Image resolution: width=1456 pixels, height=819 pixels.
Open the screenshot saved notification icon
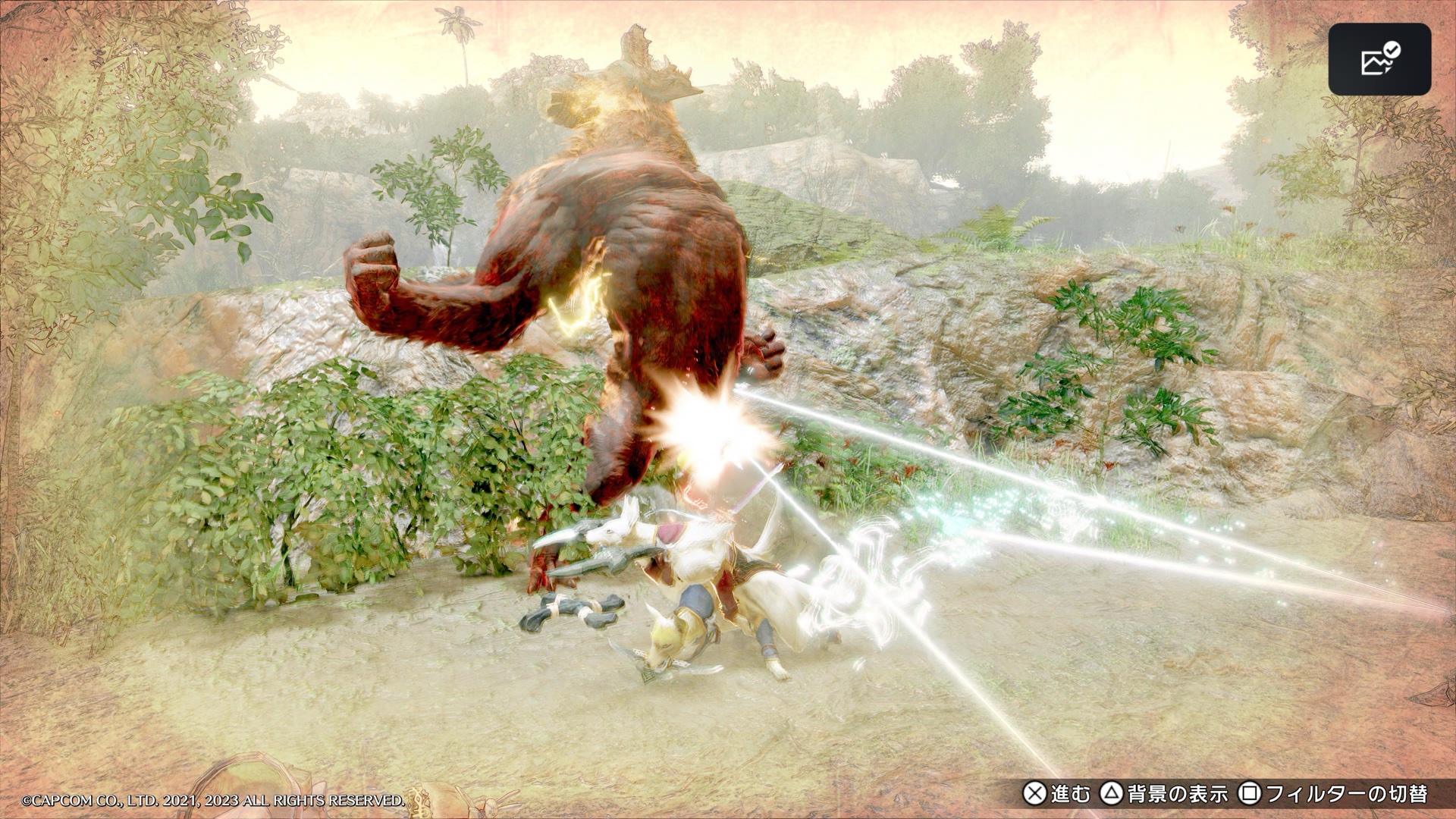(x=1379, y=59)
